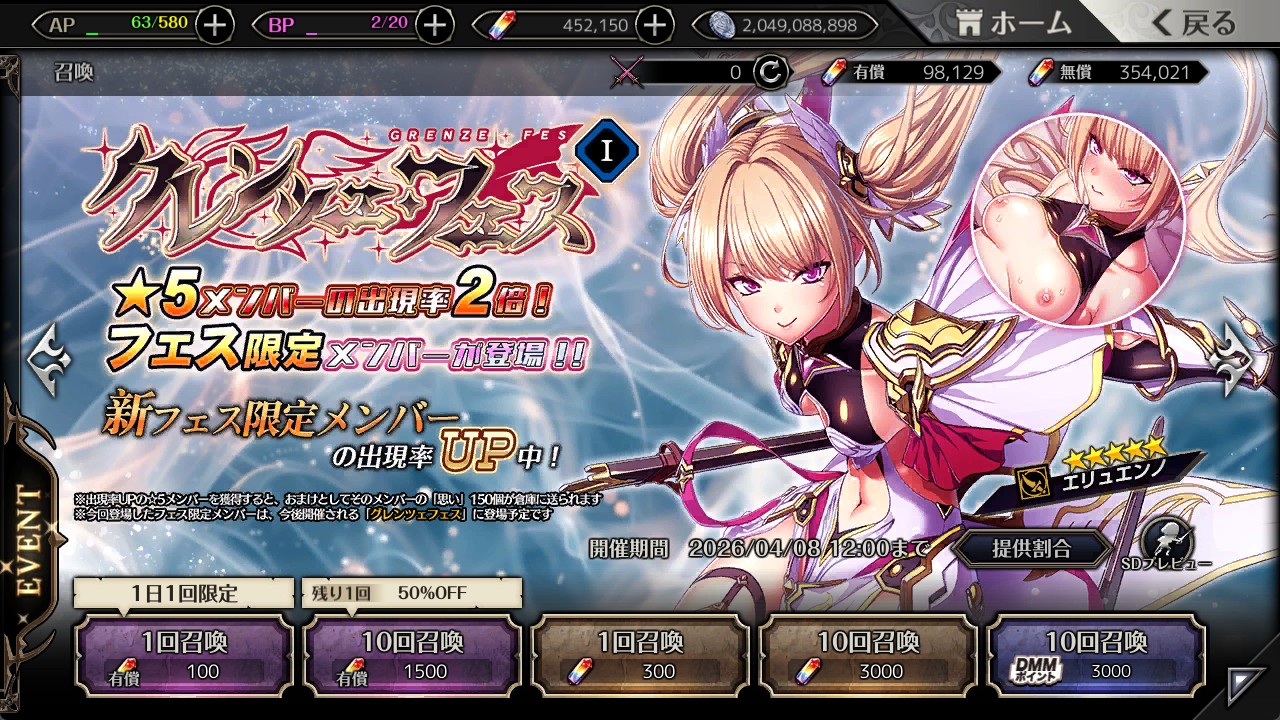Add BP with the plus button
1280x720 pixels.
click(434, 25)
